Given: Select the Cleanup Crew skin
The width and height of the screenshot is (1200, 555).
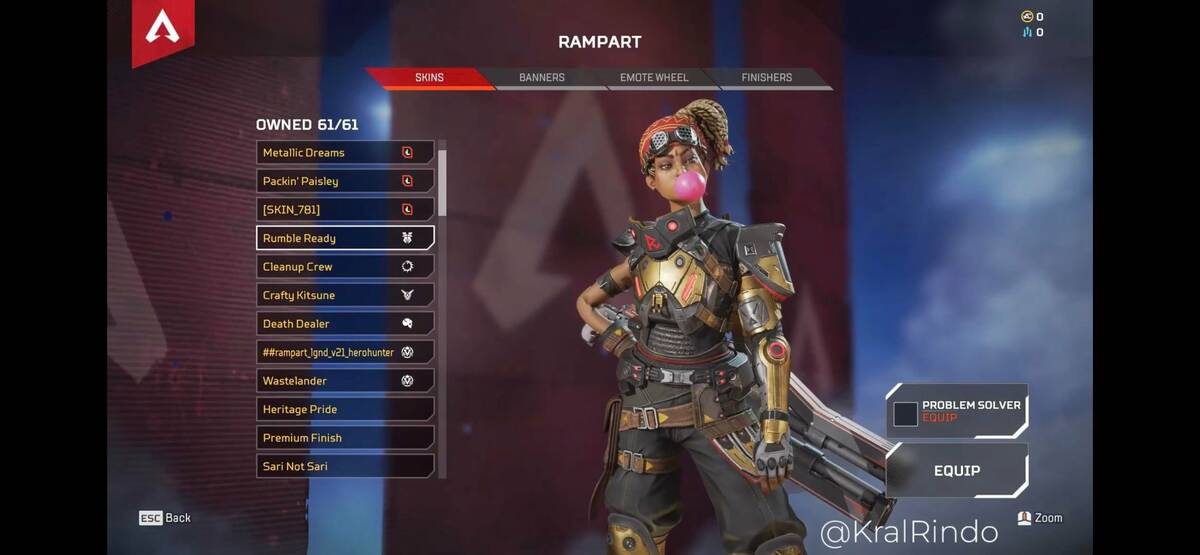Looking at the screenshot, I should pos(345,267).
